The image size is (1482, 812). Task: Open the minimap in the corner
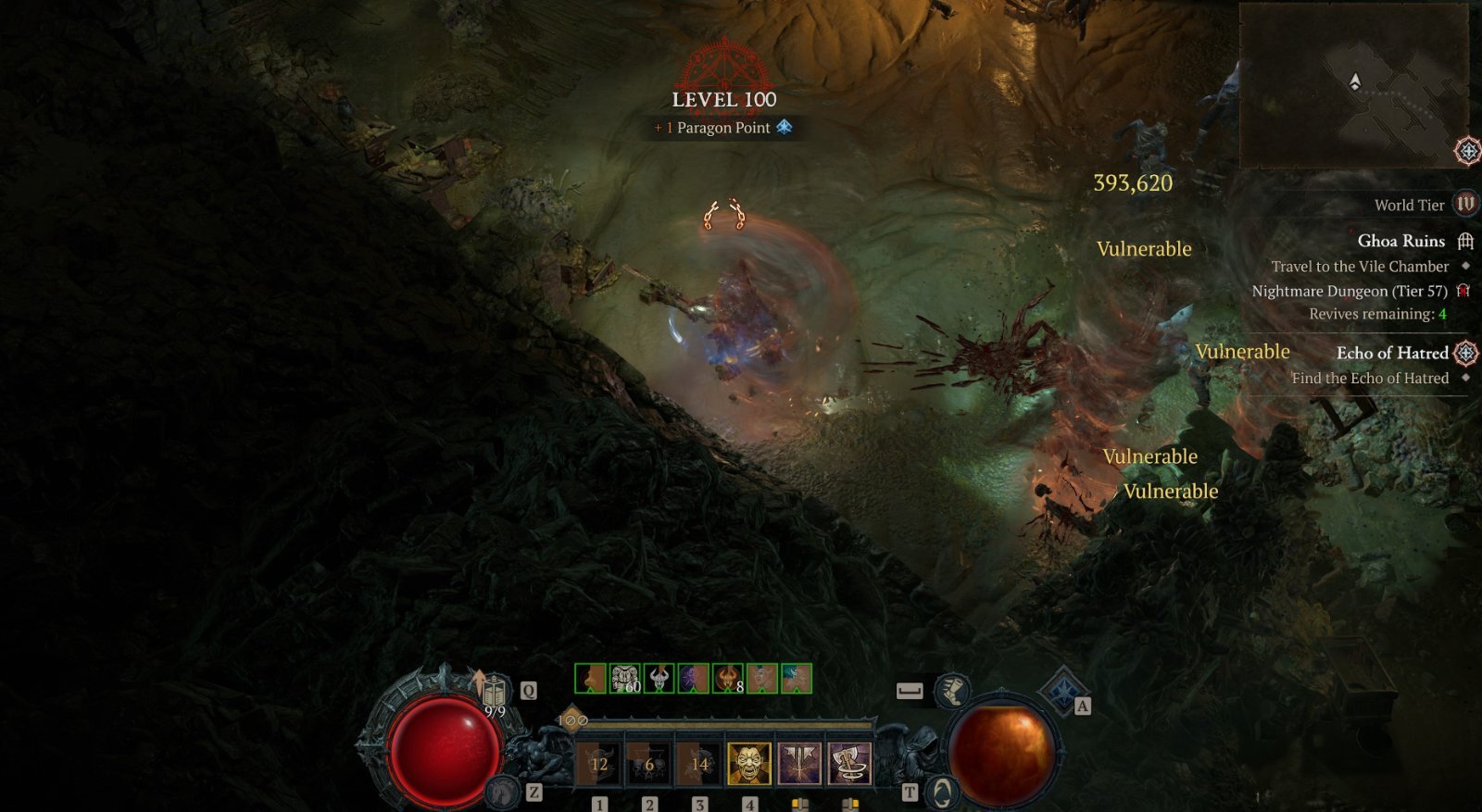(1353, 85)
